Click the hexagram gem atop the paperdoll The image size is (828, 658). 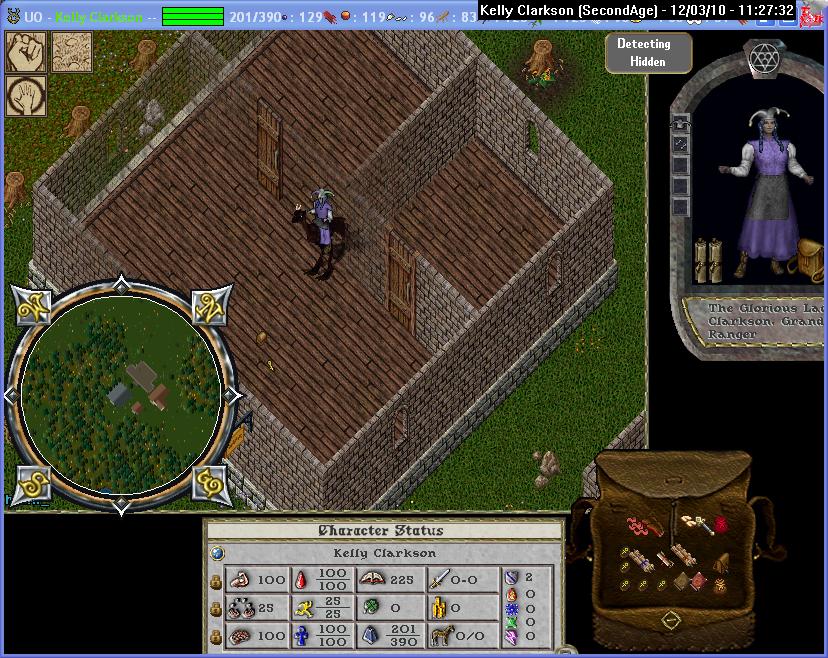click(x=765, y=59)
